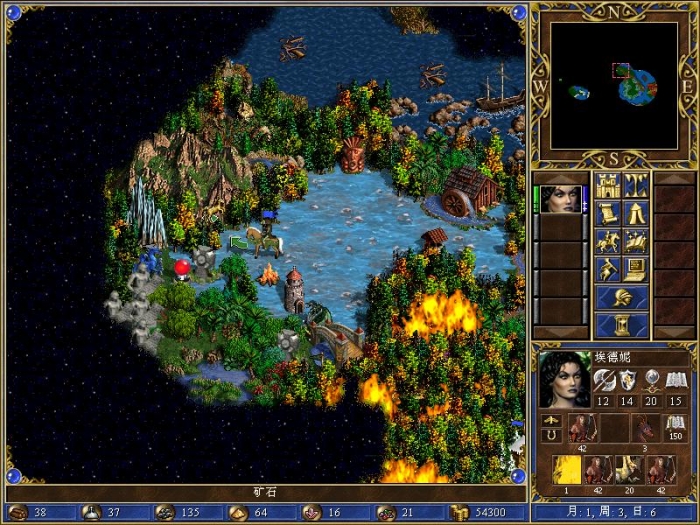This screenshot has width=700, height=525.
Task: Open the Kingdom Overview castle button
Action: coord(607,185)
